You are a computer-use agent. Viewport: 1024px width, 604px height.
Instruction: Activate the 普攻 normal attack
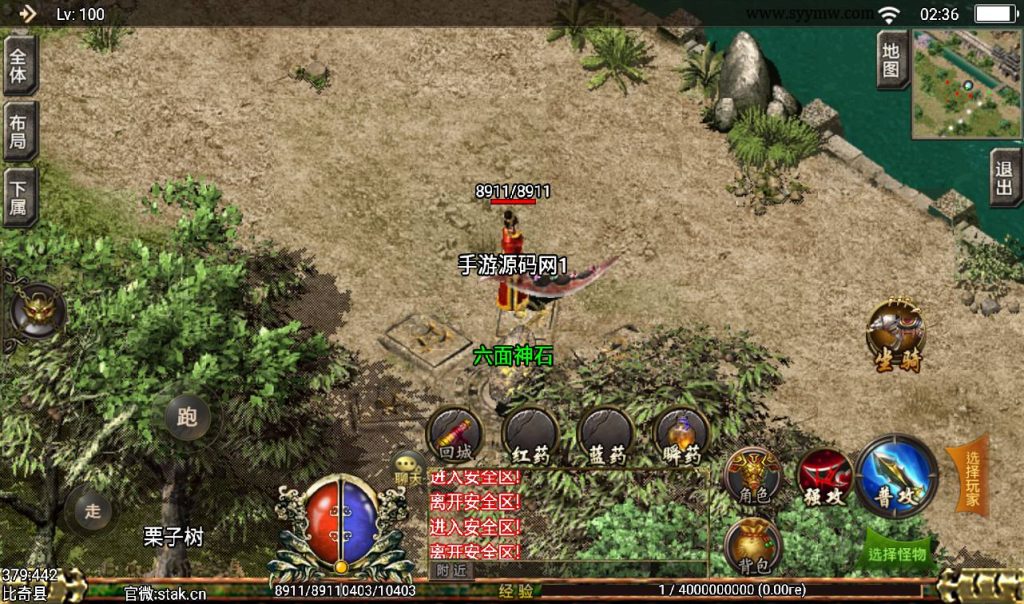coord(896,475)
